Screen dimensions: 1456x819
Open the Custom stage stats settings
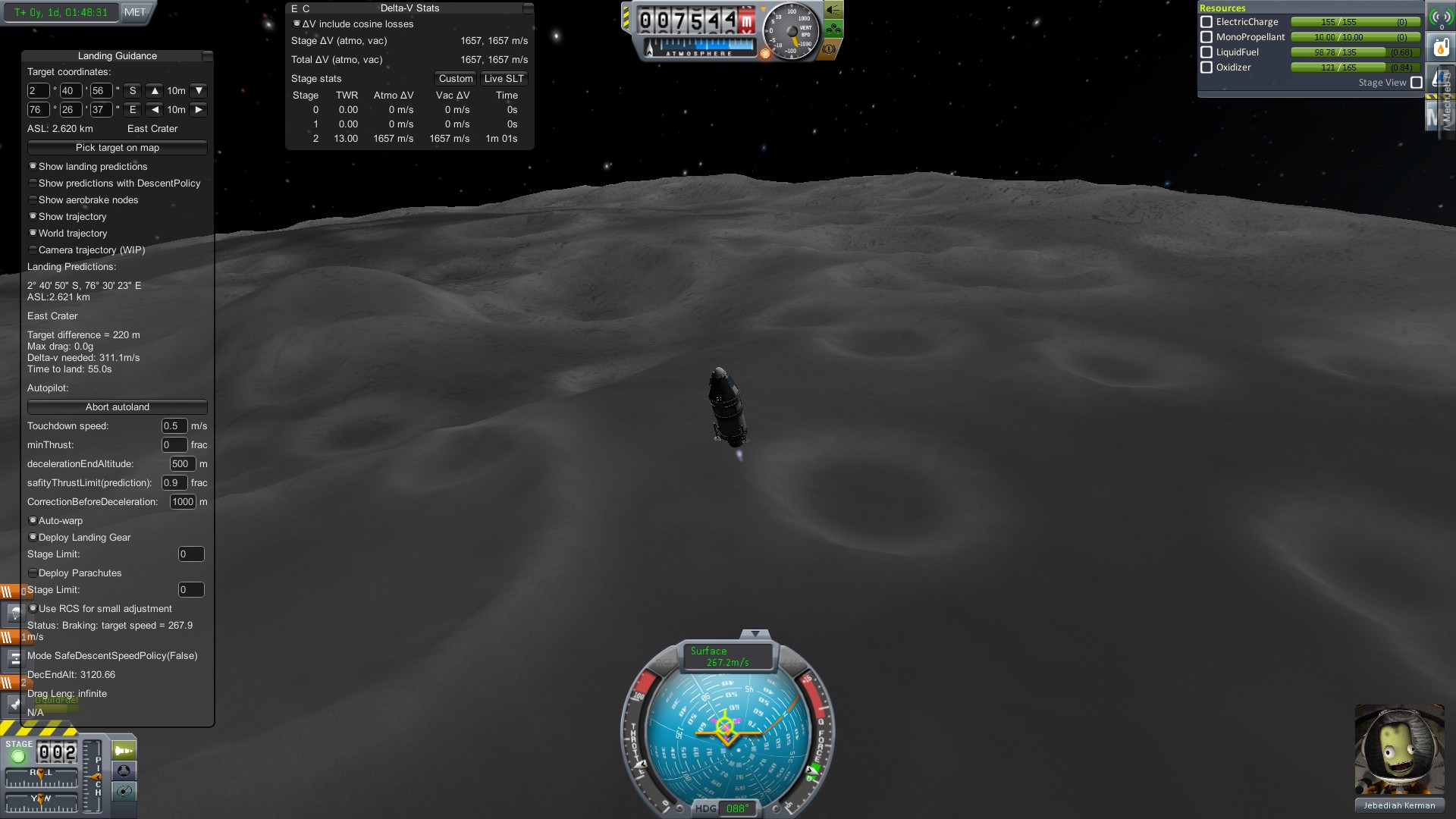[455, 79]
